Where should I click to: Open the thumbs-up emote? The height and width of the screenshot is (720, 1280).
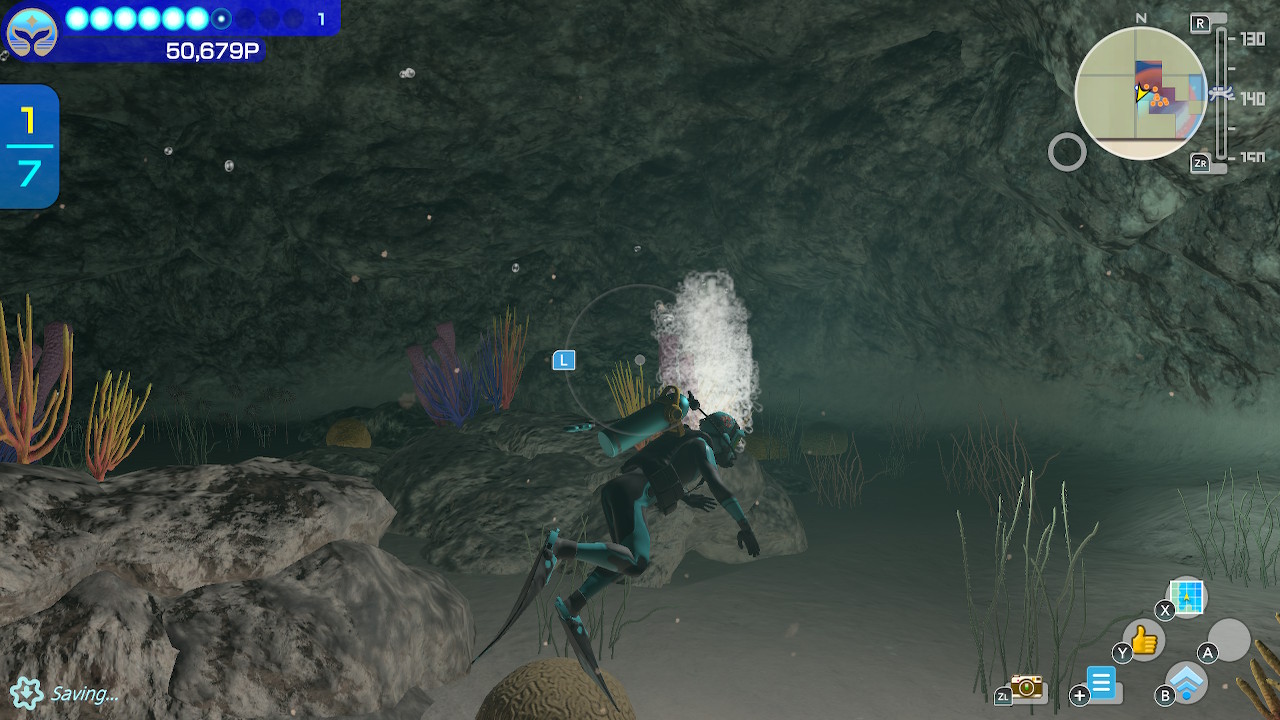1143,640
